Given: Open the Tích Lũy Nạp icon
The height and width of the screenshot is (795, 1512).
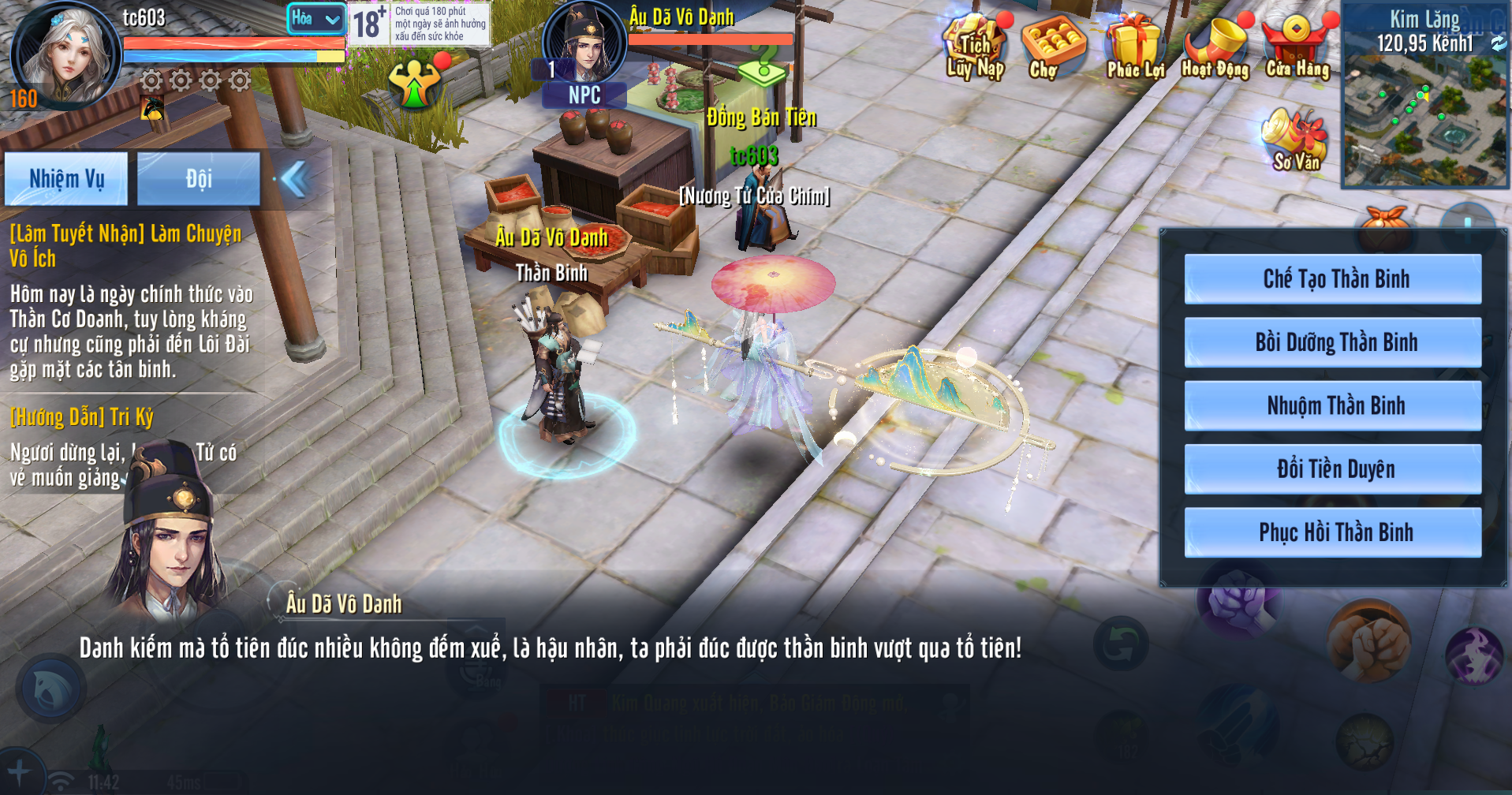Looking at the screenshot, I should tap(975, 49).
